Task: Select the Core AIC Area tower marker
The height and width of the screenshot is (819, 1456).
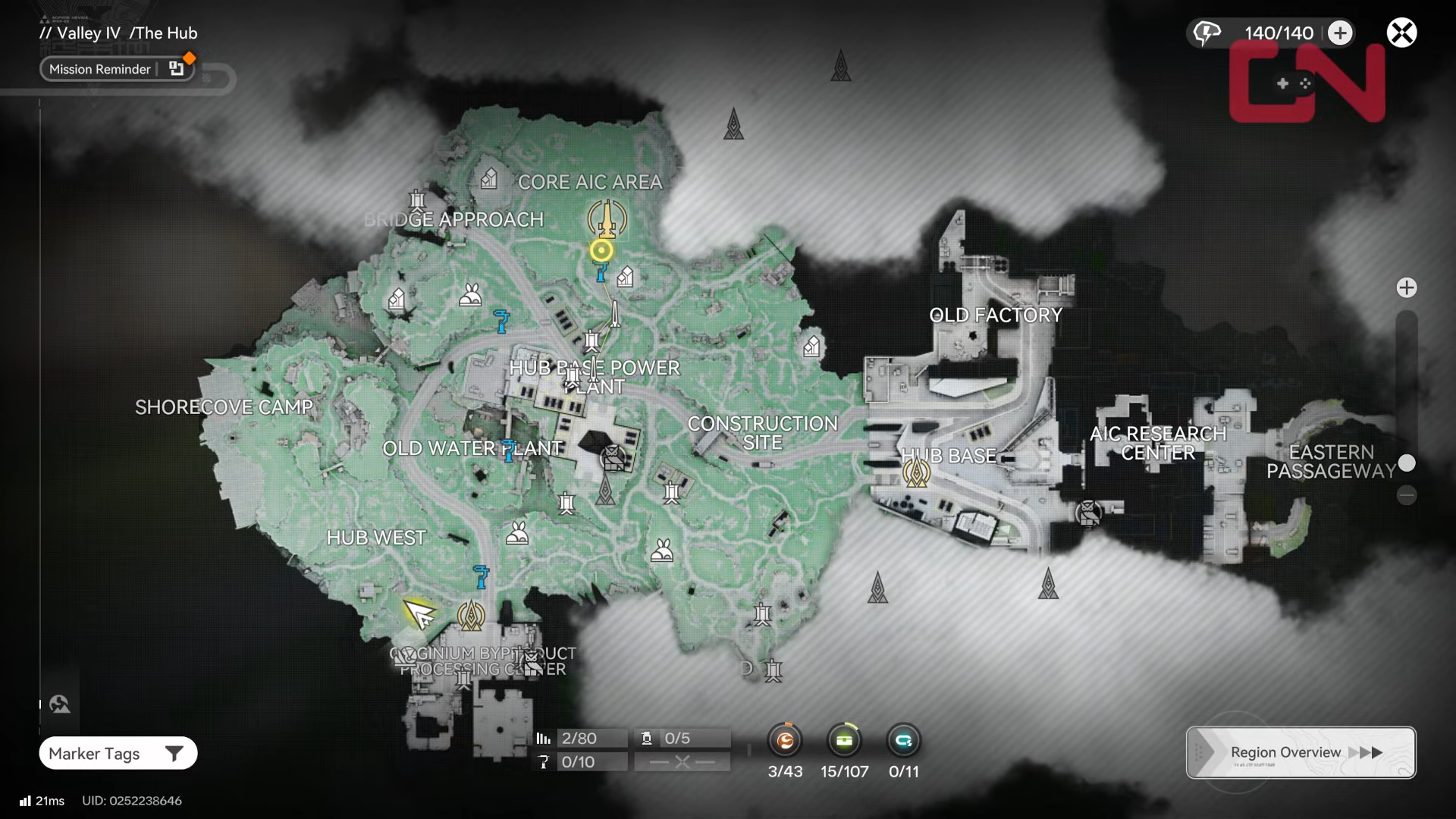Action: tap(607, 218)
